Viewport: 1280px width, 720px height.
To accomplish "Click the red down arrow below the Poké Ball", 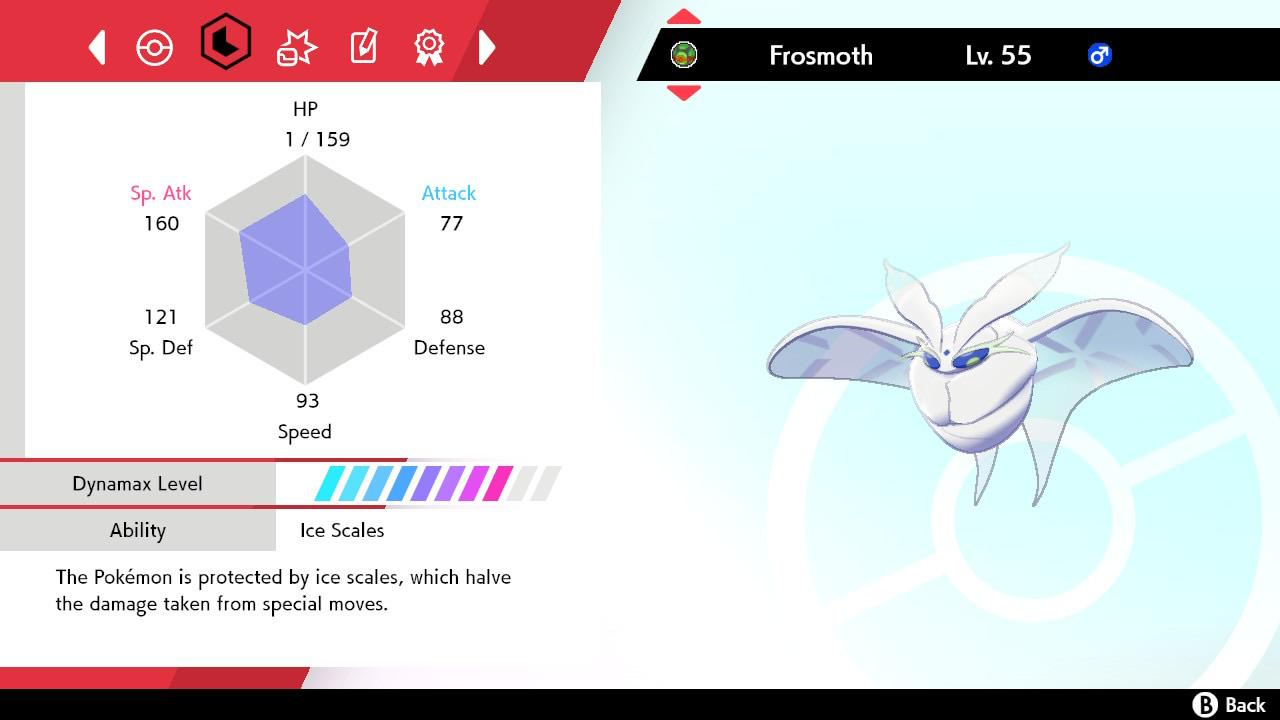I will (684, 89).
